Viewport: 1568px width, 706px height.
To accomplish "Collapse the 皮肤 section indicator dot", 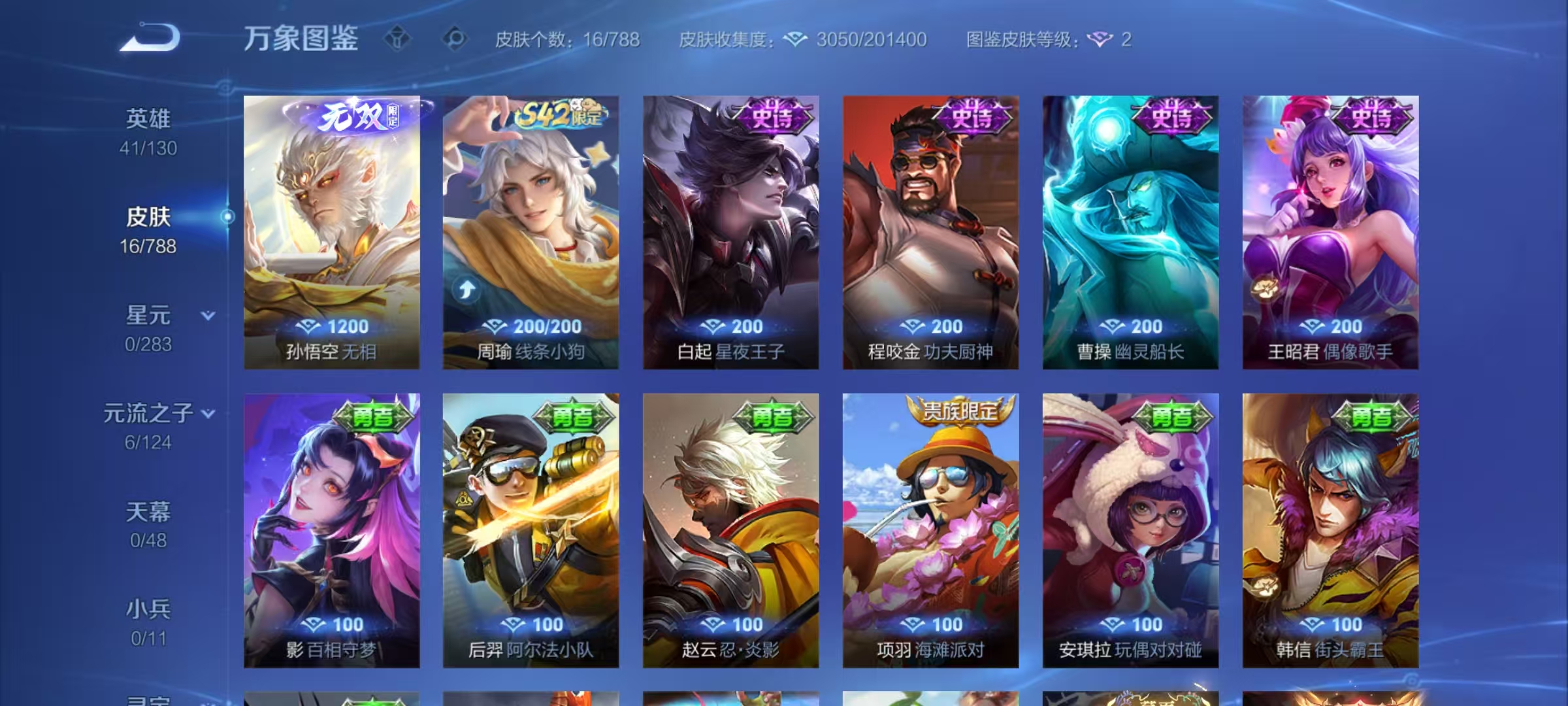I will [x=226, y=217].
